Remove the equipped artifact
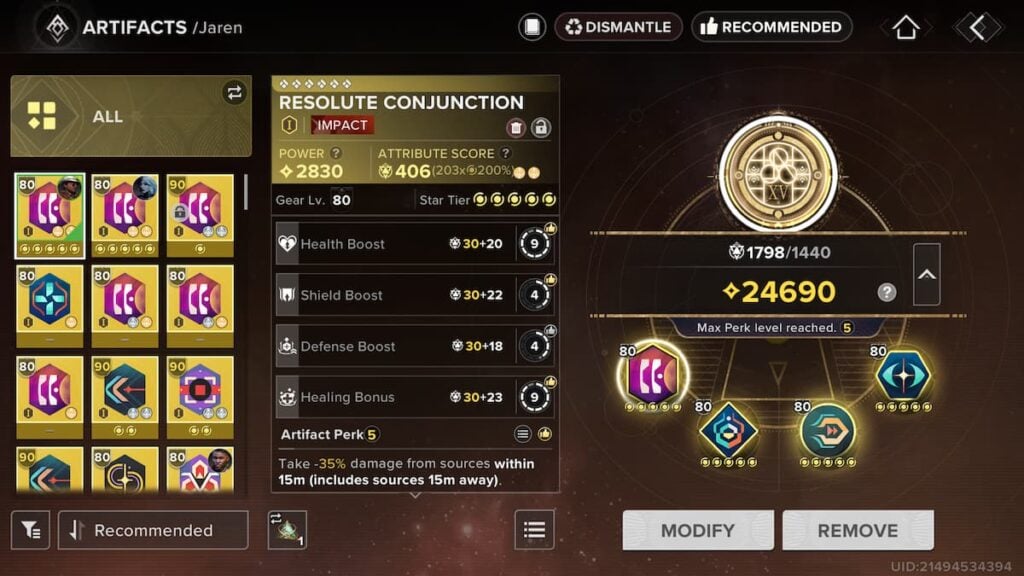 click(x=857, y=530)
